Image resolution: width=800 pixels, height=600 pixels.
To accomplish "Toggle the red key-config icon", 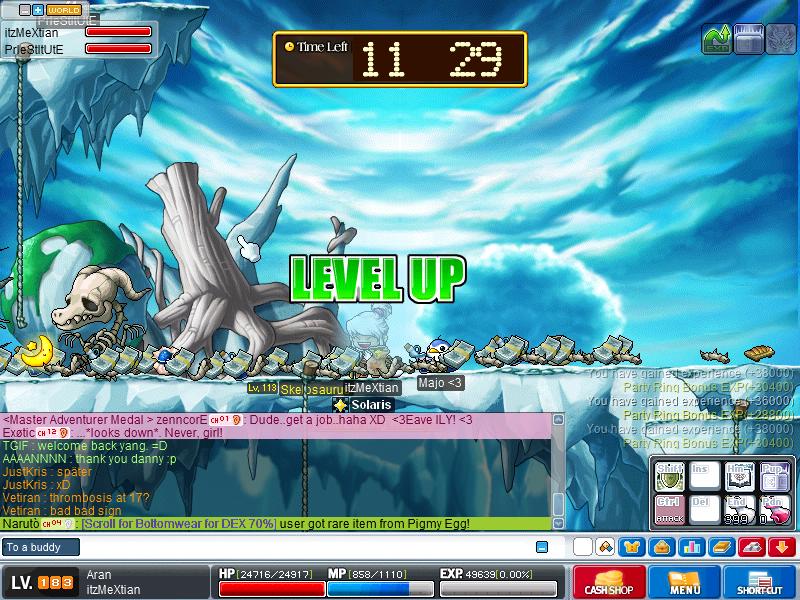I will tap(752, 547).
